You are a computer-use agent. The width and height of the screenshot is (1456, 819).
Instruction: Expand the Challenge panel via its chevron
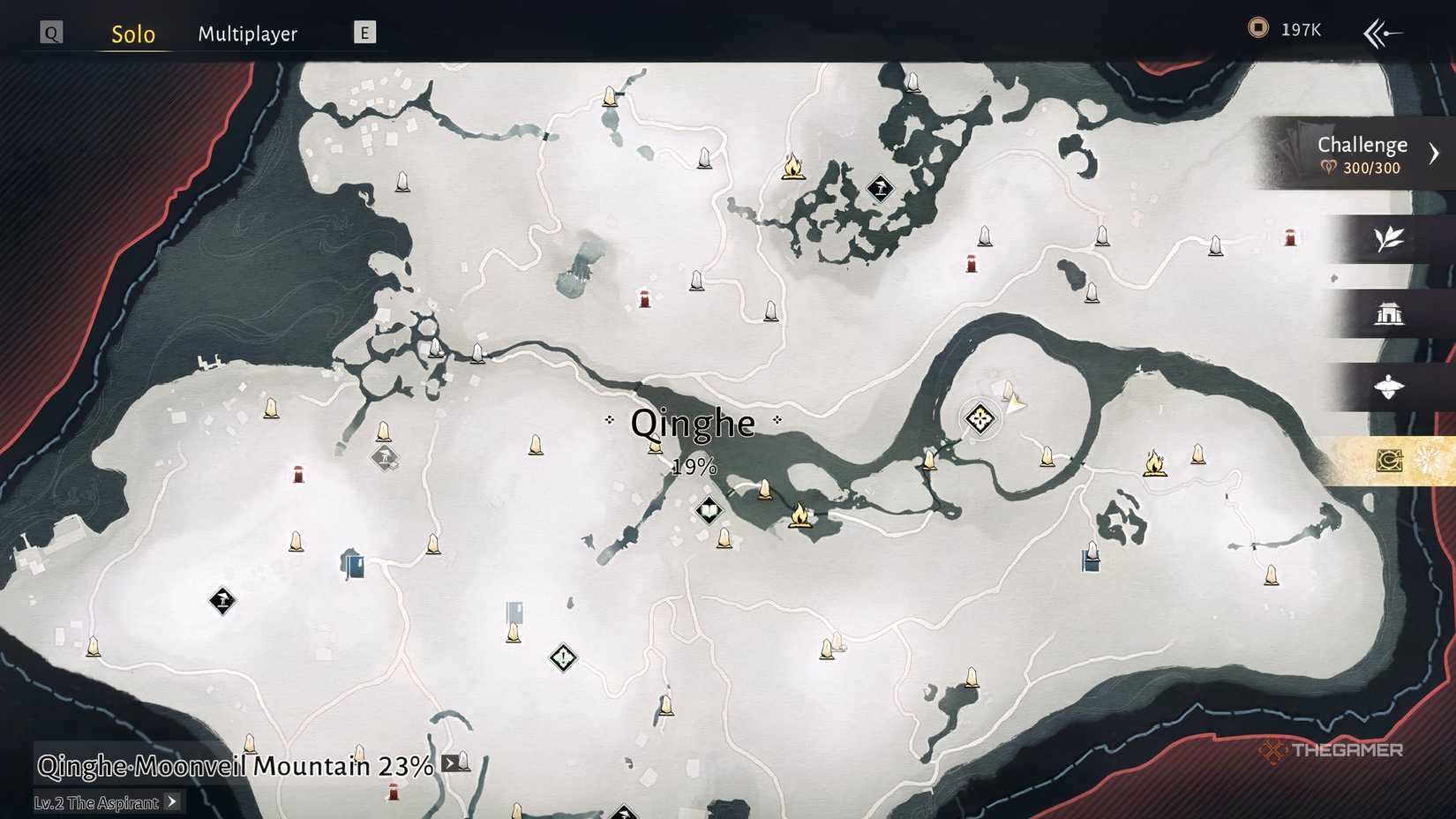point(1436,152)
